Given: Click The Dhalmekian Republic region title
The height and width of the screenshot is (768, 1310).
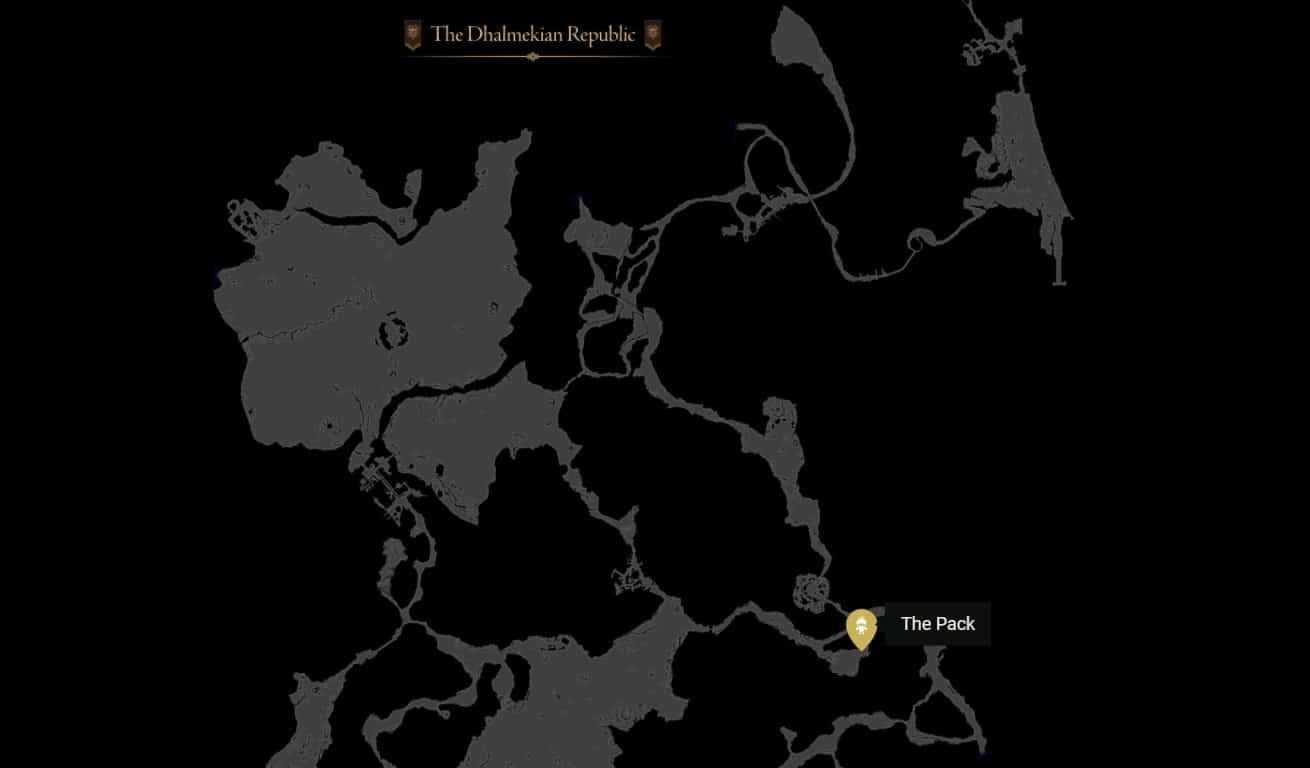Looking at the screenshot, I should [533, 35].
